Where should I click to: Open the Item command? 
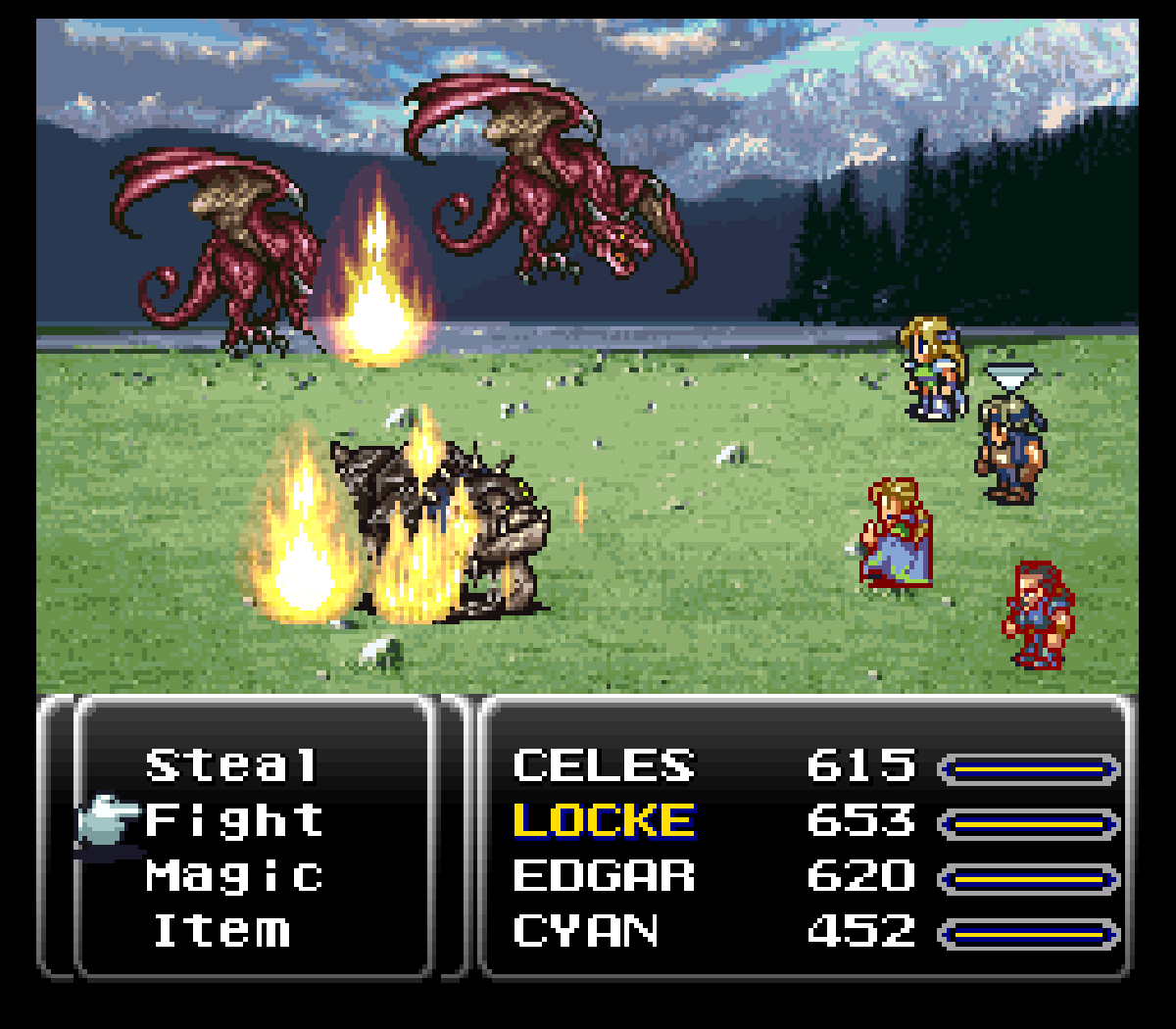tap(222, 931)
